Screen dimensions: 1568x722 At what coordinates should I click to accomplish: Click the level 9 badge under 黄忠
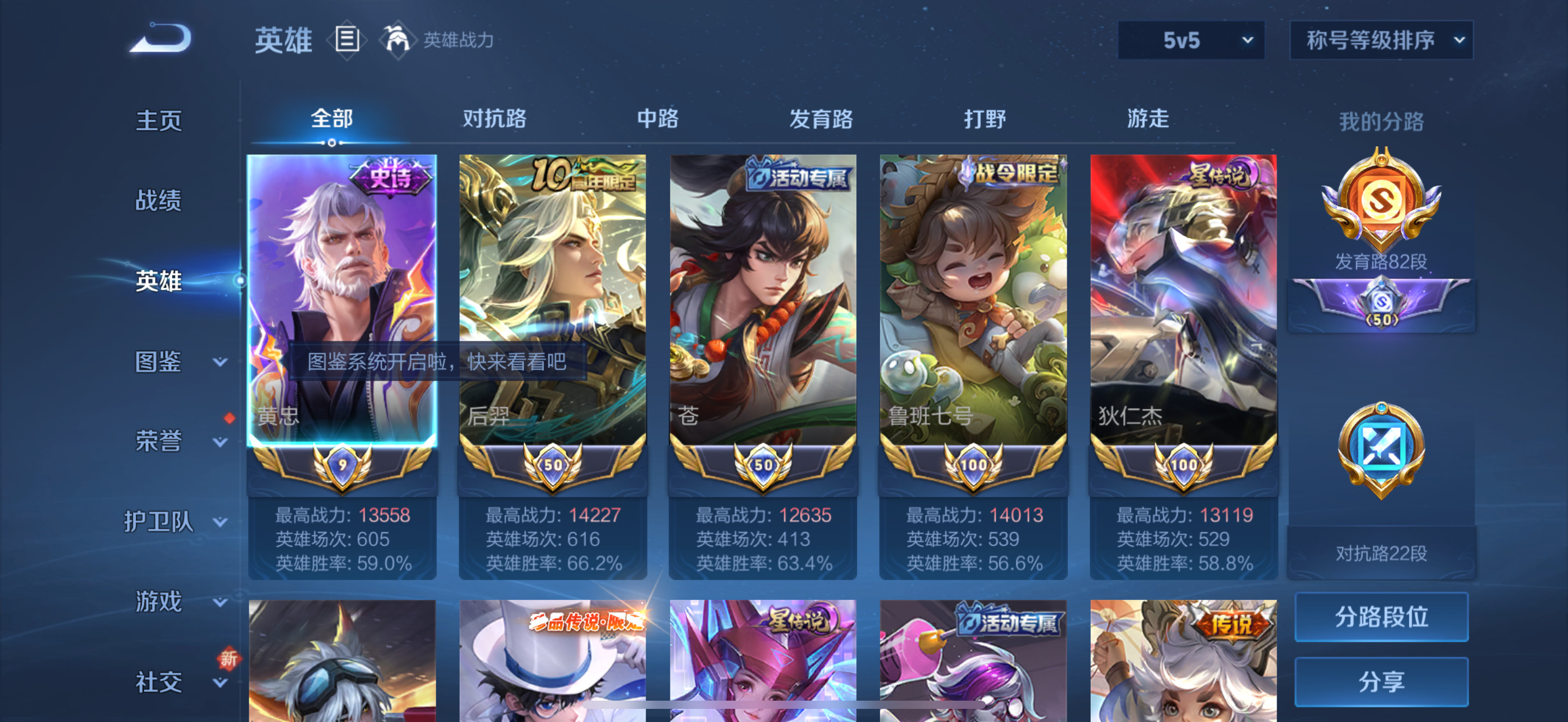pyautogui.click(x=342, y=463)
